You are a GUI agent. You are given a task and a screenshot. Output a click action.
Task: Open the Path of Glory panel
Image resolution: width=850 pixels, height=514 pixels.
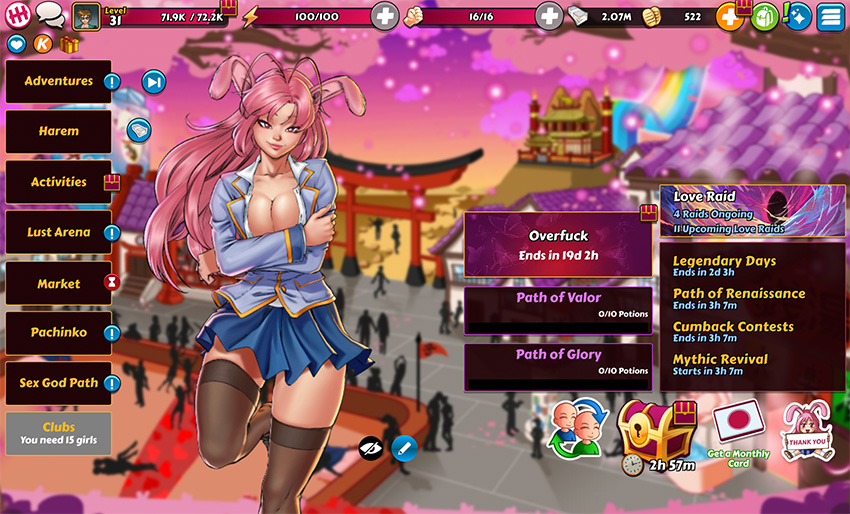(558, 361)
